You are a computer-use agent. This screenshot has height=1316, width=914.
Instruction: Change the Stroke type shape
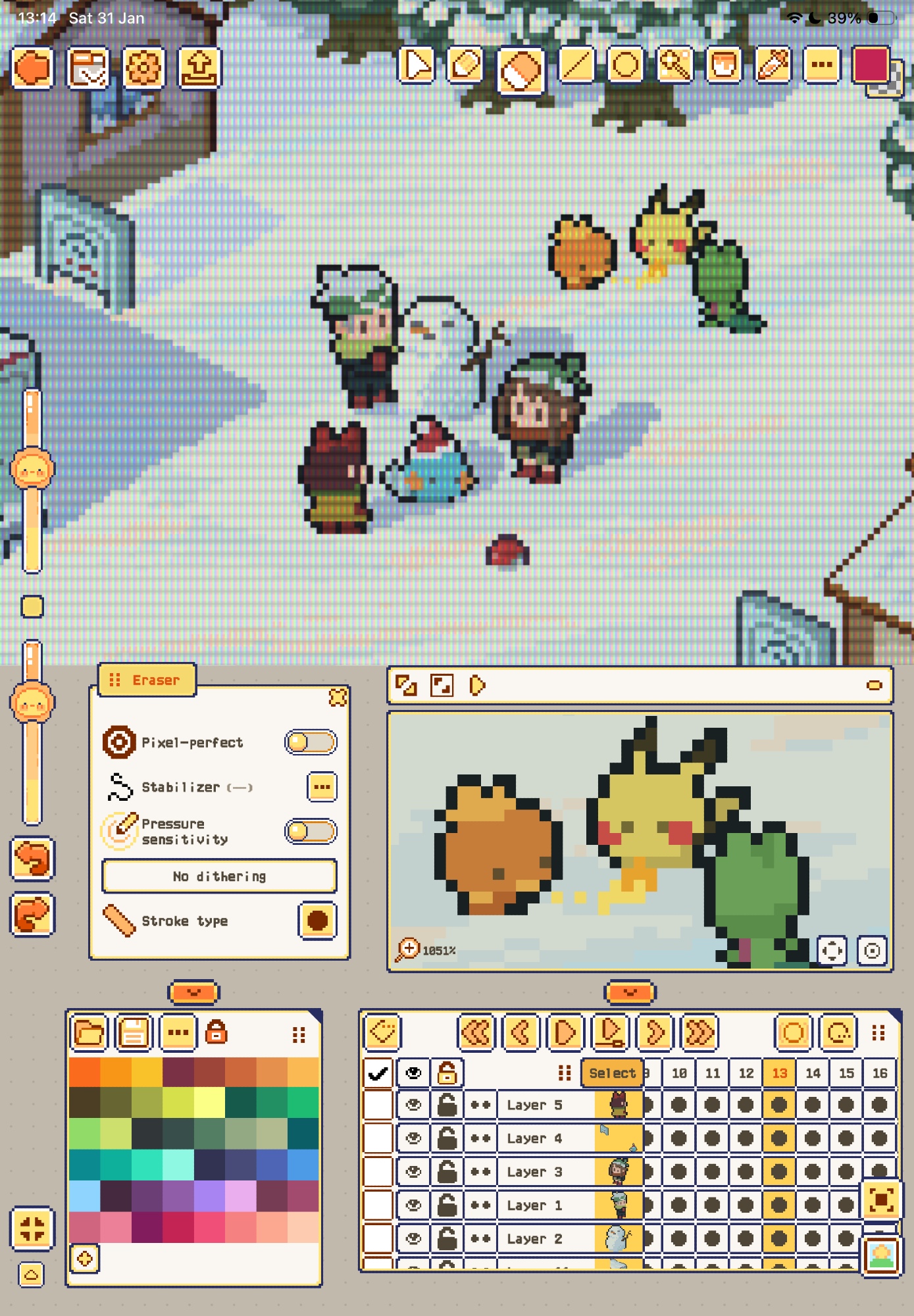point(317,921)
